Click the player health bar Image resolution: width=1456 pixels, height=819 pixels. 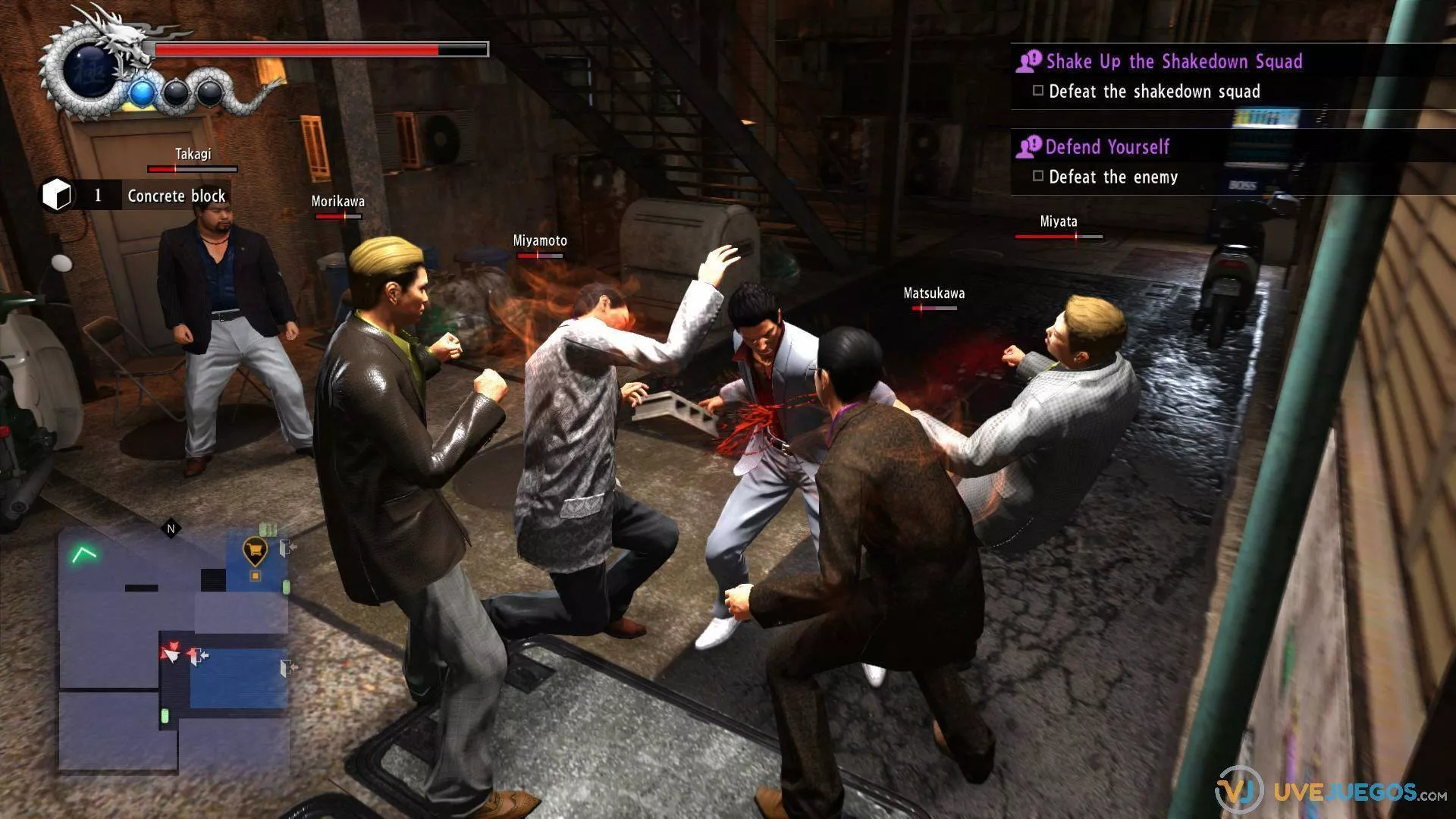click(x=318, y=51)
